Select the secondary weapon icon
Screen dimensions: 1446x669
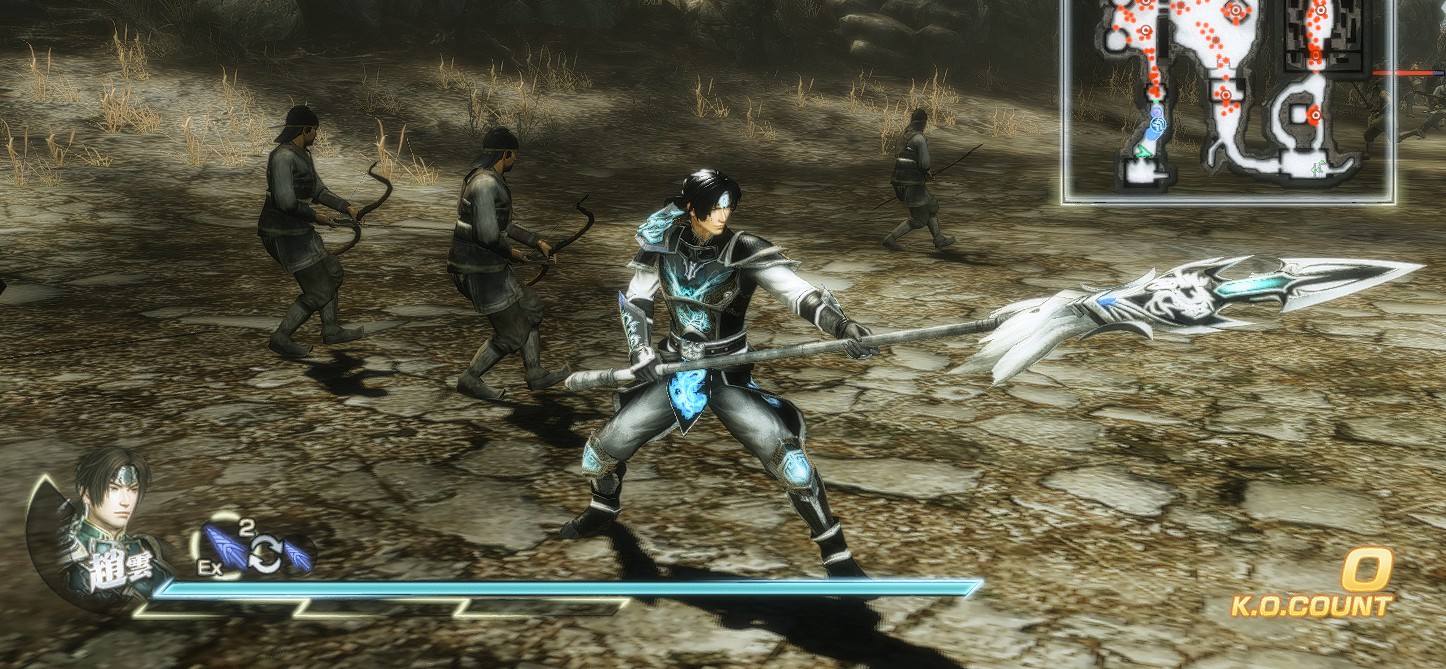[298, 556]
